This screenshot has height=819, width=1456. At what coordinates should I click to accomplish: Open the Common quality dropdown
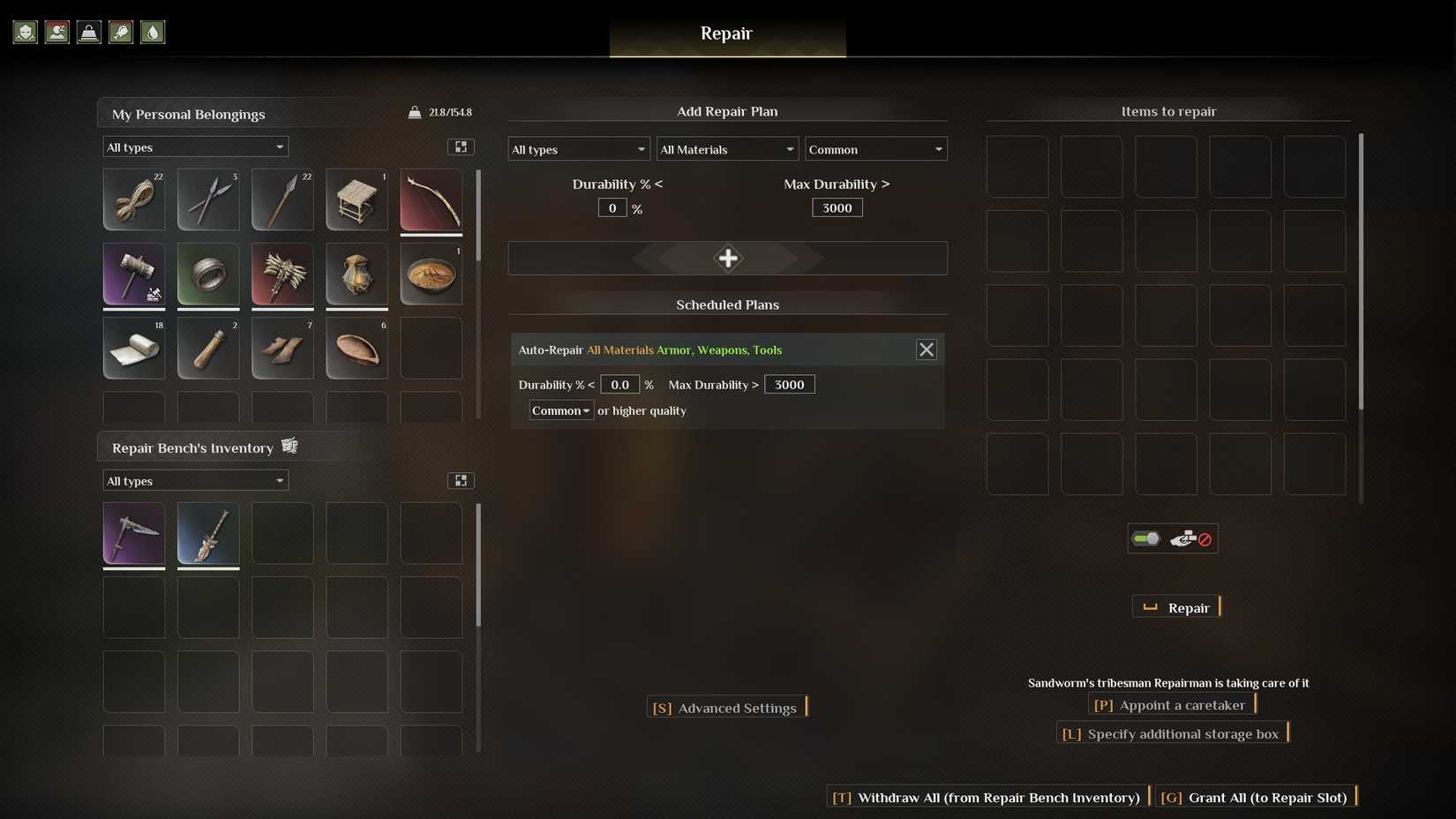(x=874, y=149)
